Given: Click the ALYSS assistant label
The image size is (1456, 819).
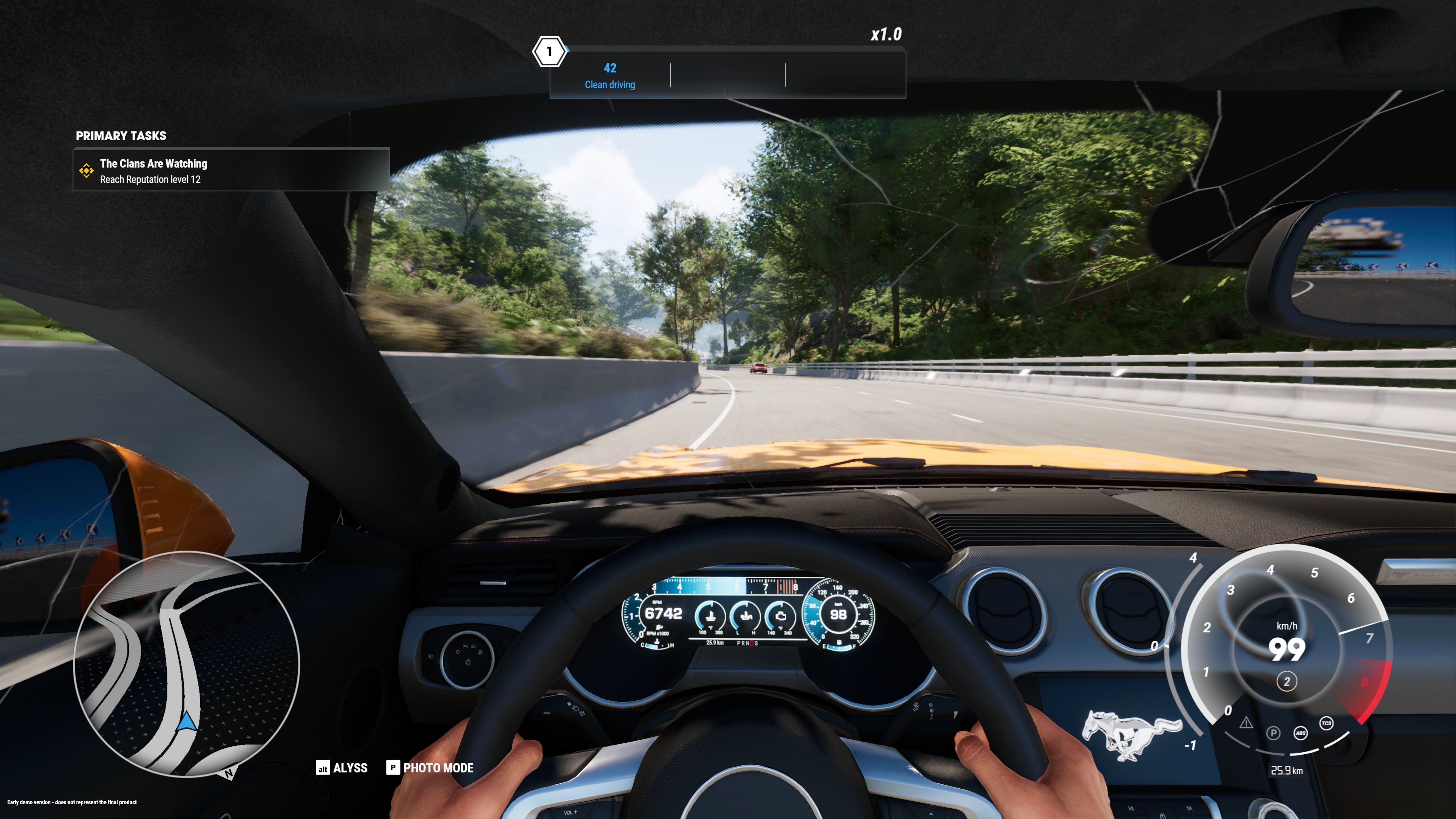Looking at the screenshot, I should [x=350, y=767].
